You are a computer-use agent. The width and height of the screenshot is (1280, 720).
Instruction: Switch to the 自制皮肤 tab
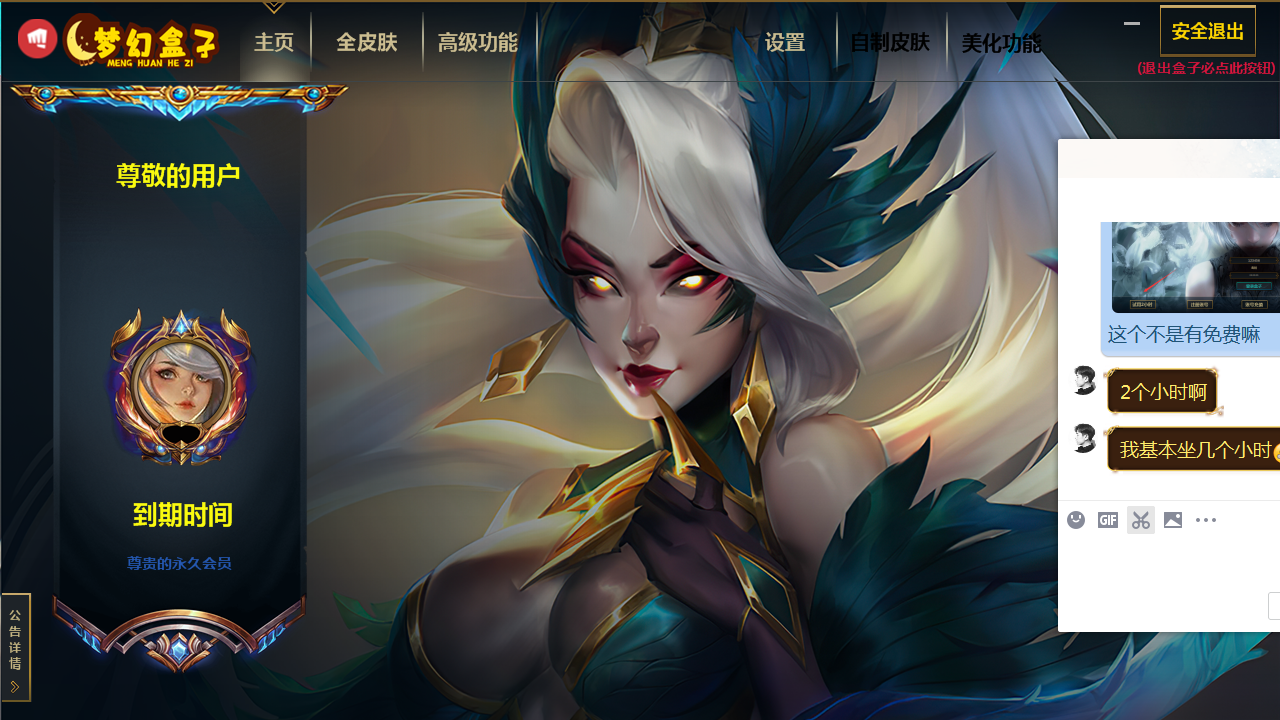[889, 42]
